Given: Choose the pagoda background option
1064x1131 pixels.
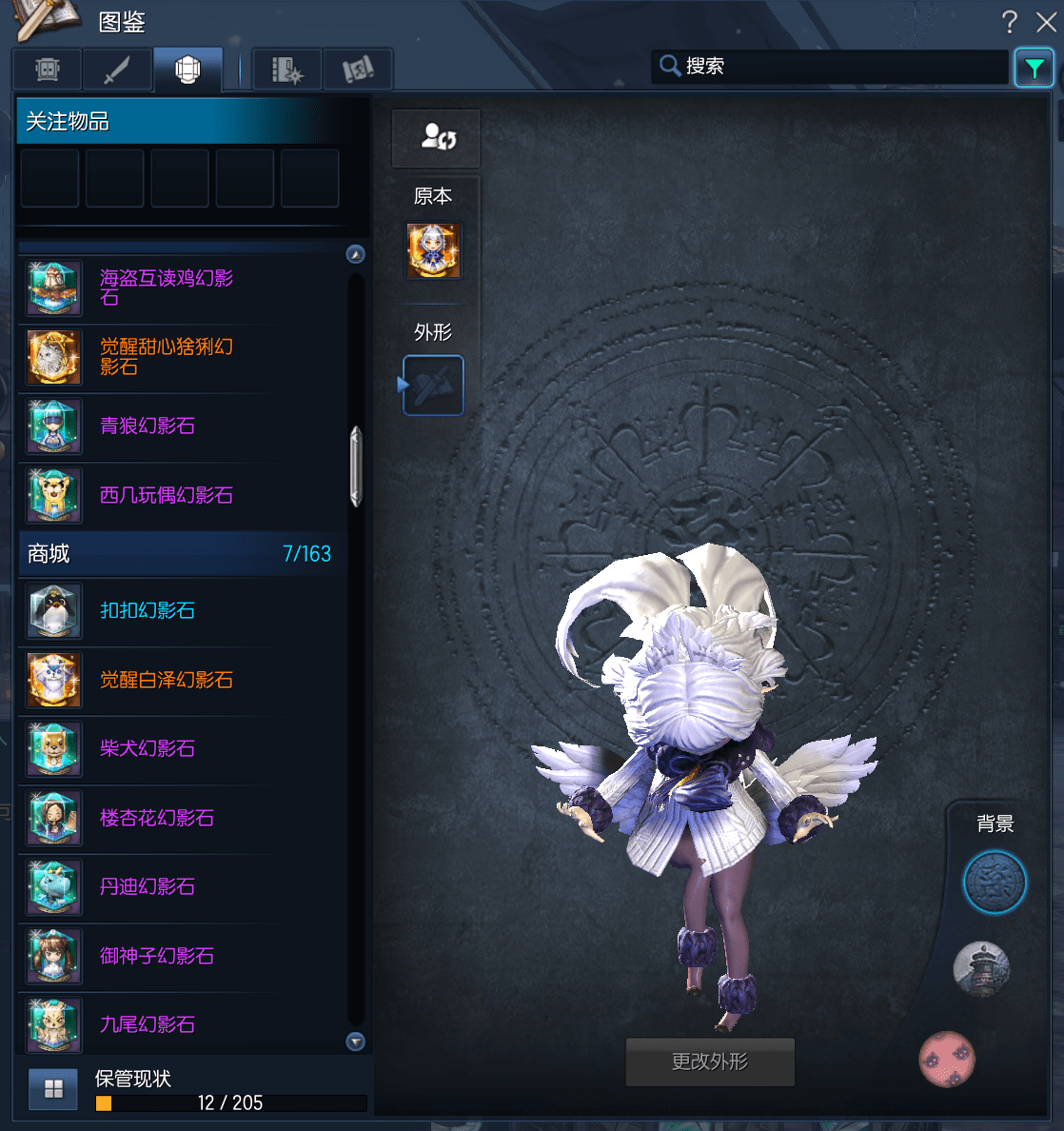Looking at the screenshot, I should [x=981, y=969].
